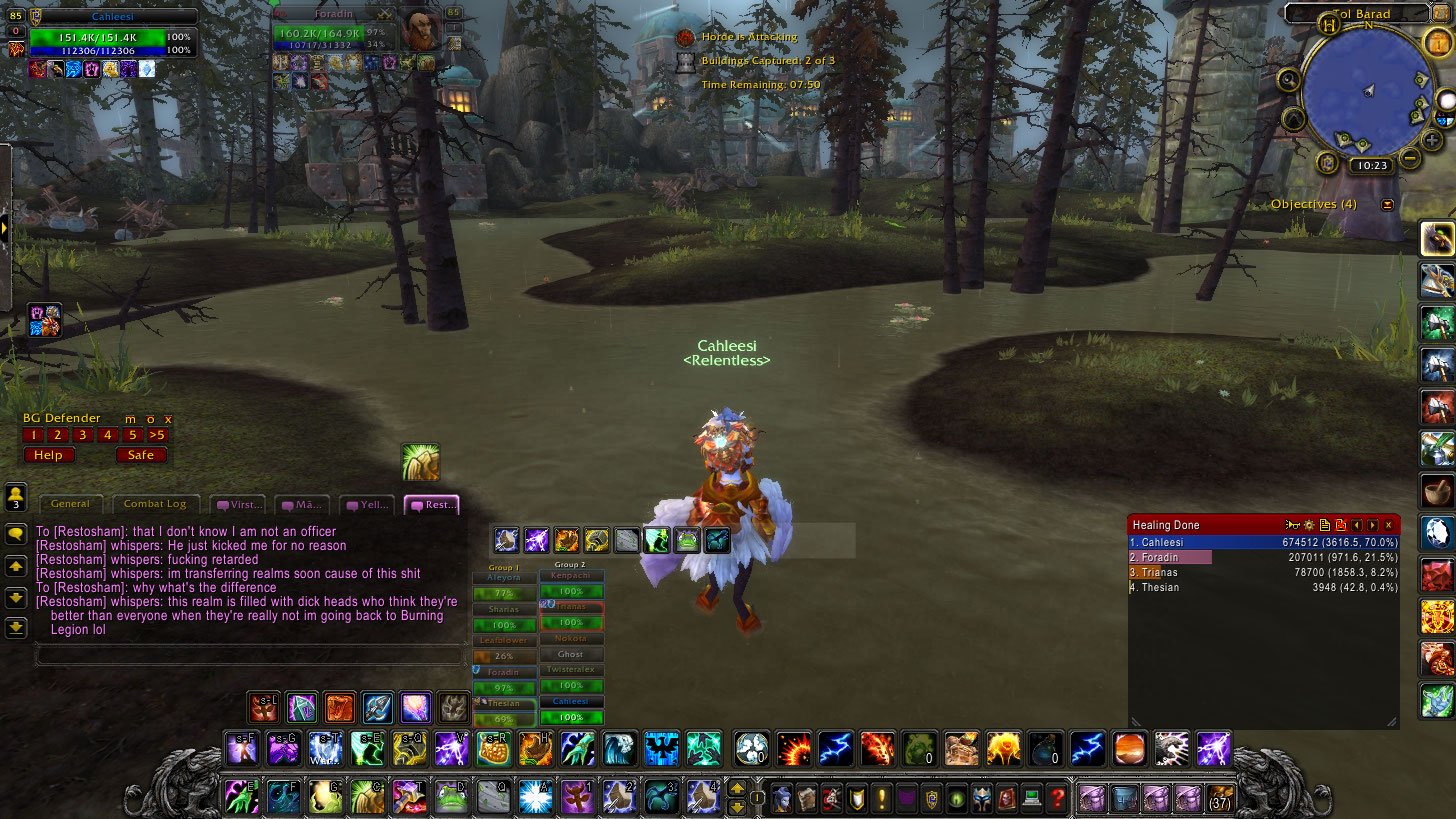Zoom out the minimap
Screen dimensions: 1456x819
click(x=1410, y=158)
